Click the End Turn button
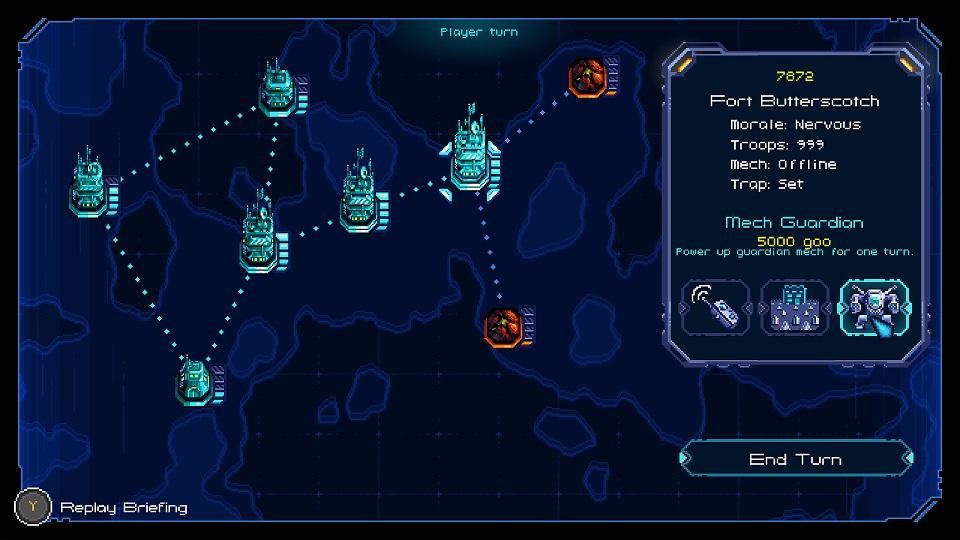Screen dimensions: 960x540 (x=795, y=459)
